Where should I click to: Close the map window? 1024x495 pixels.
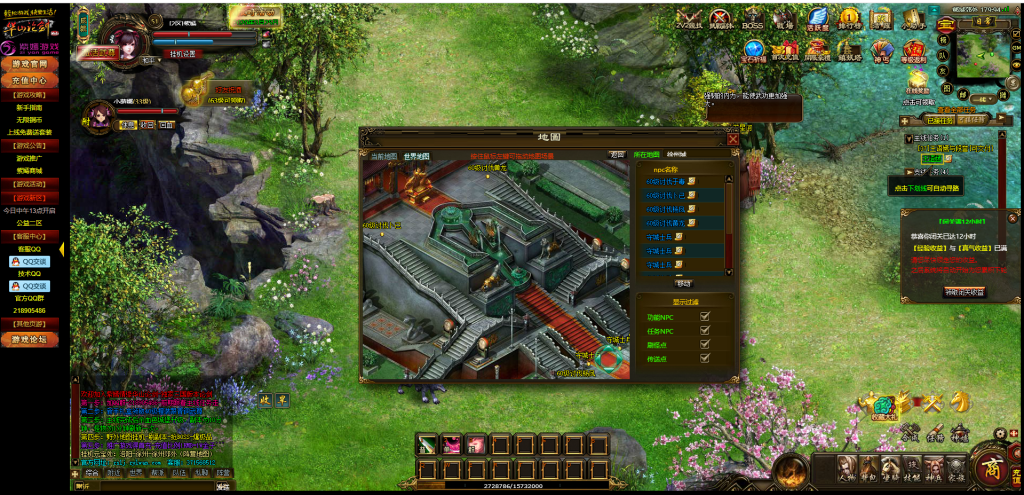click(733, 140)
